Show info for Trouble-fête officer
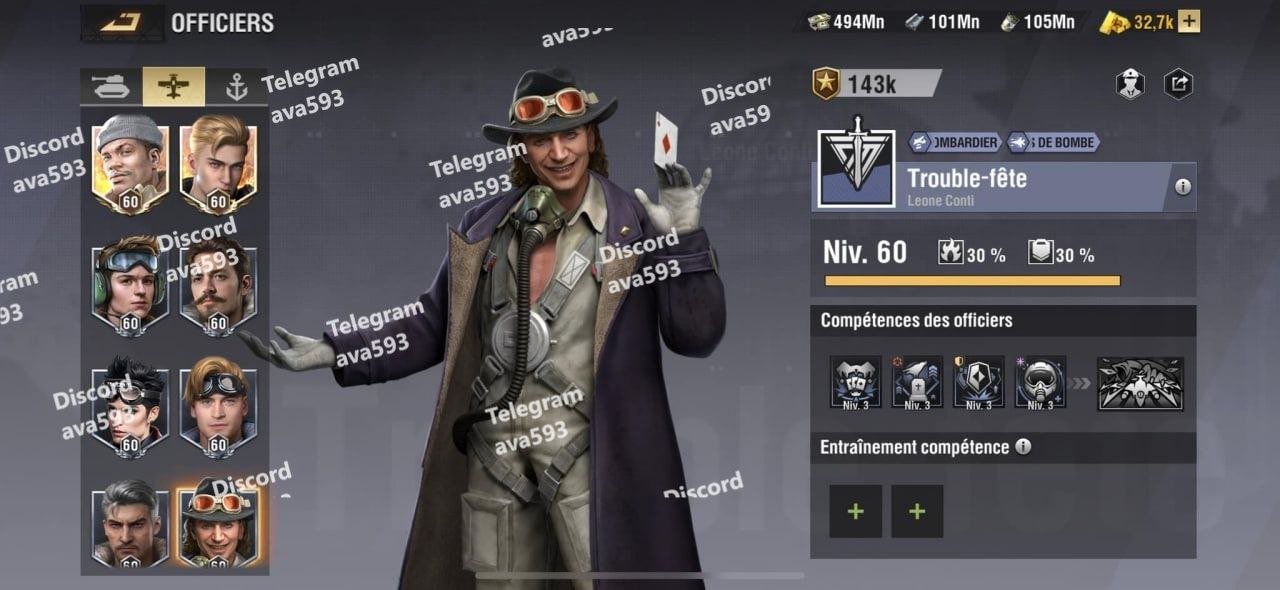The height and width of the screenshot is (590, 1280). [1183, 187]
